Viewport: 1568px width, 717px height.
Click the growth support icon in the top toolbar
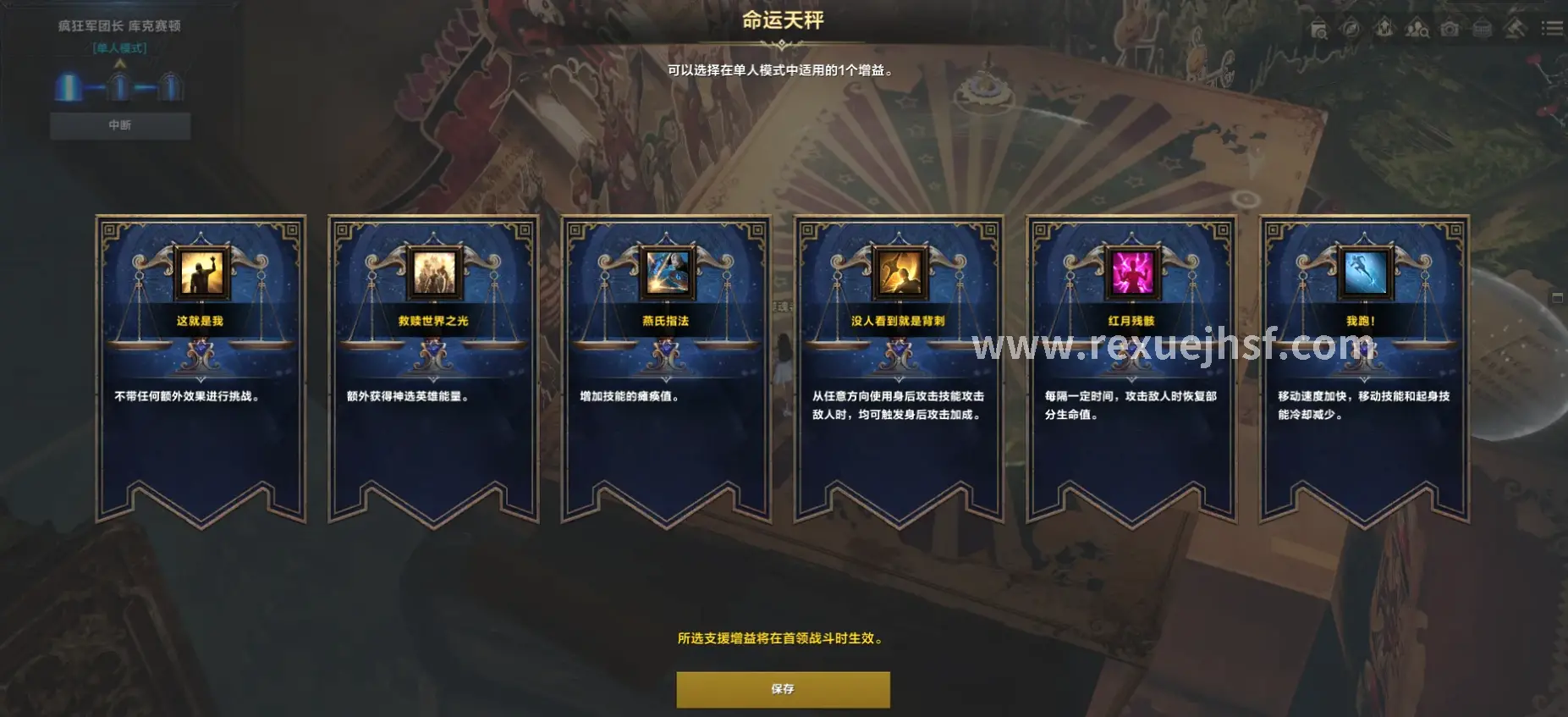tap(1384, 28)
